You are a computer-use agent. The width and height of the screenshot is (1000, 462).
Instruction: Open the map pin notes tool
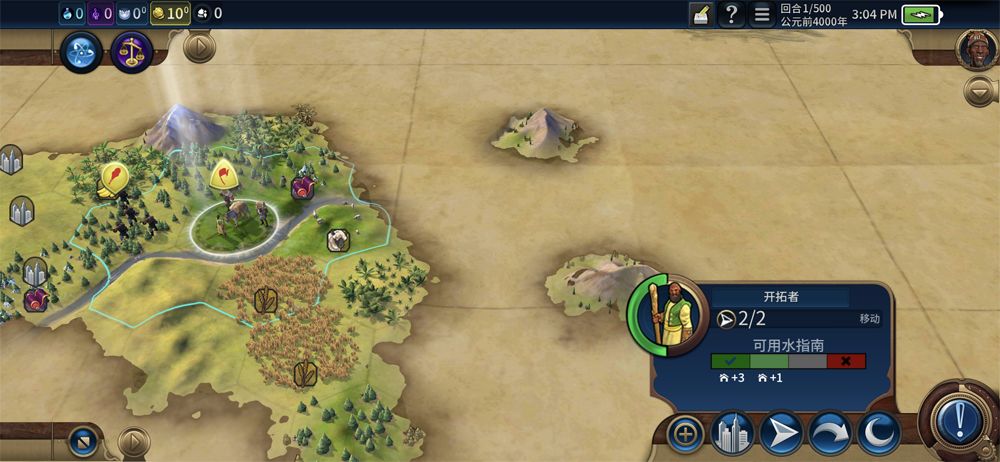(x=702, y=14)
